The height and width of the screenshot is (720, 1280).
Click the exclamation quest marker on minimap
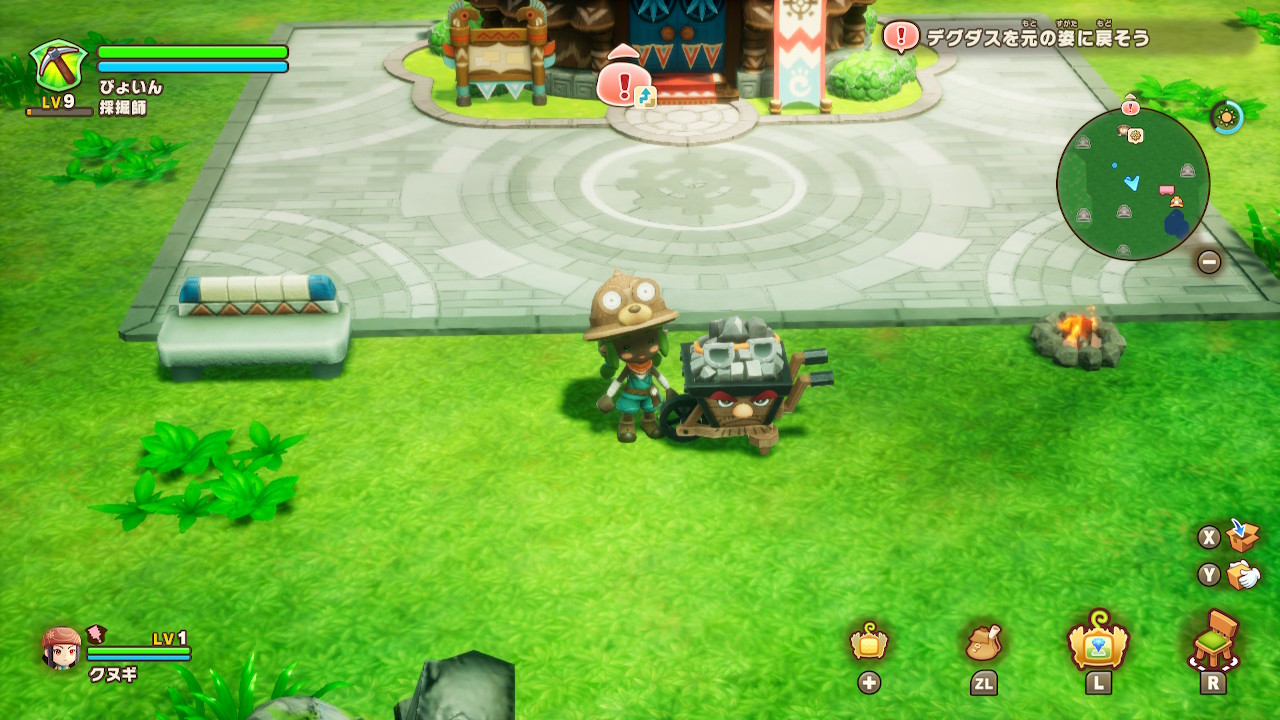pos(1130,106)
